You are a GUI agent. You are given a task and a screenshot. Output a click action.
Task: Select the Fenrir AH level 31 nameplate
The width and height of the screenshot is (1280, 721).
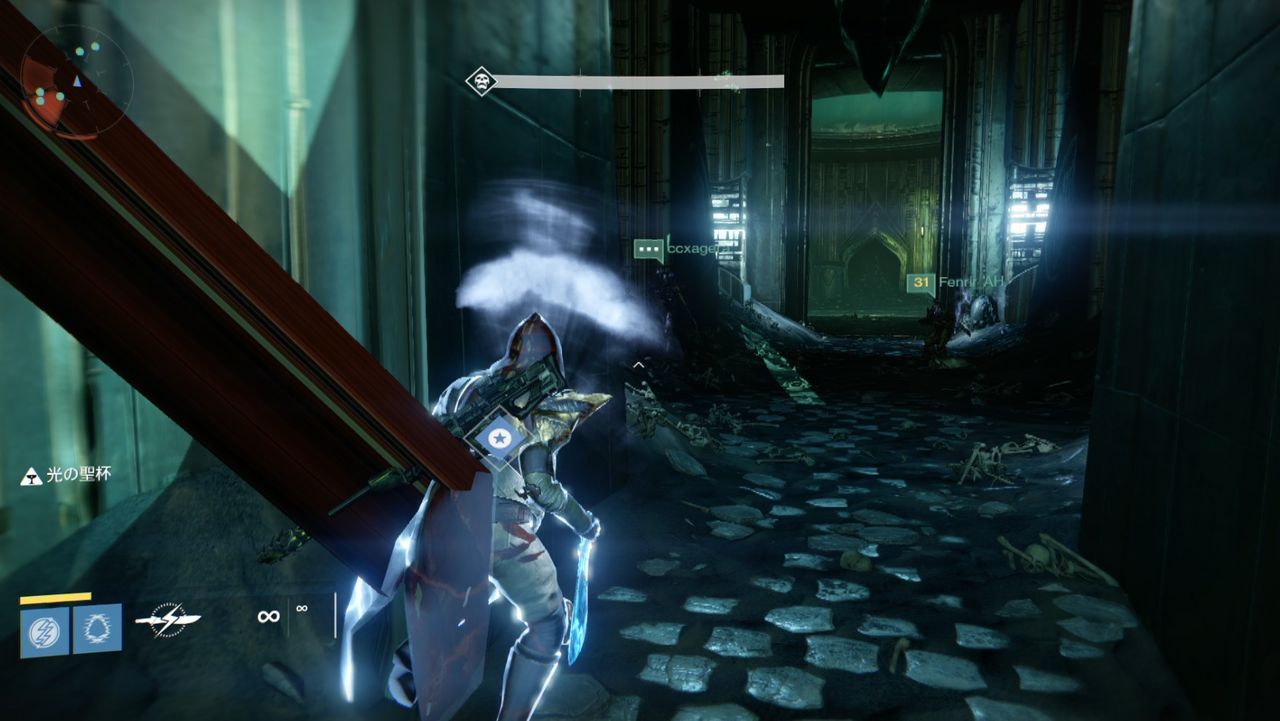coord(954,283)
